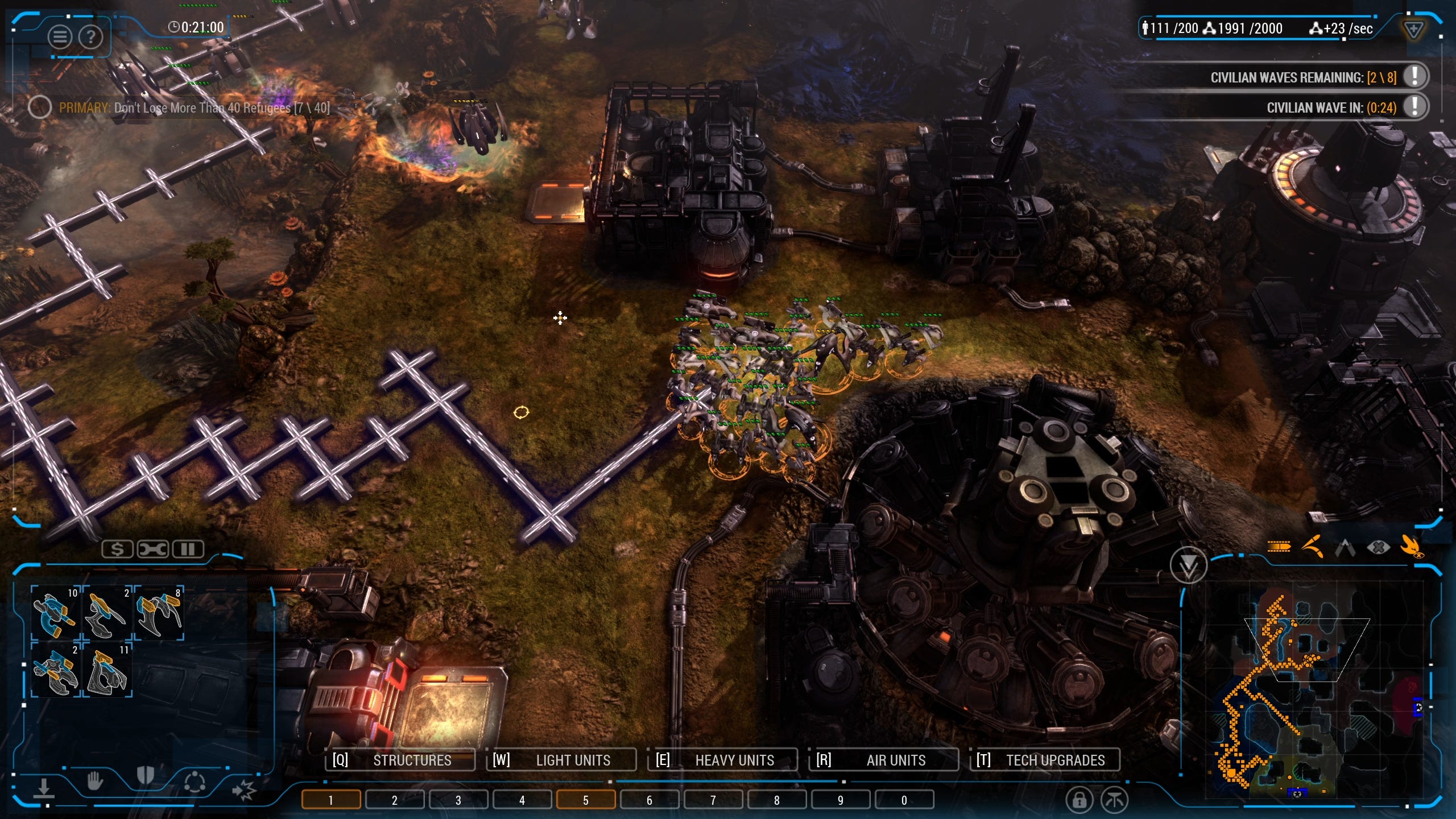Switch to the Heavy Units tab
The image size is (1456, 819).
734,759
